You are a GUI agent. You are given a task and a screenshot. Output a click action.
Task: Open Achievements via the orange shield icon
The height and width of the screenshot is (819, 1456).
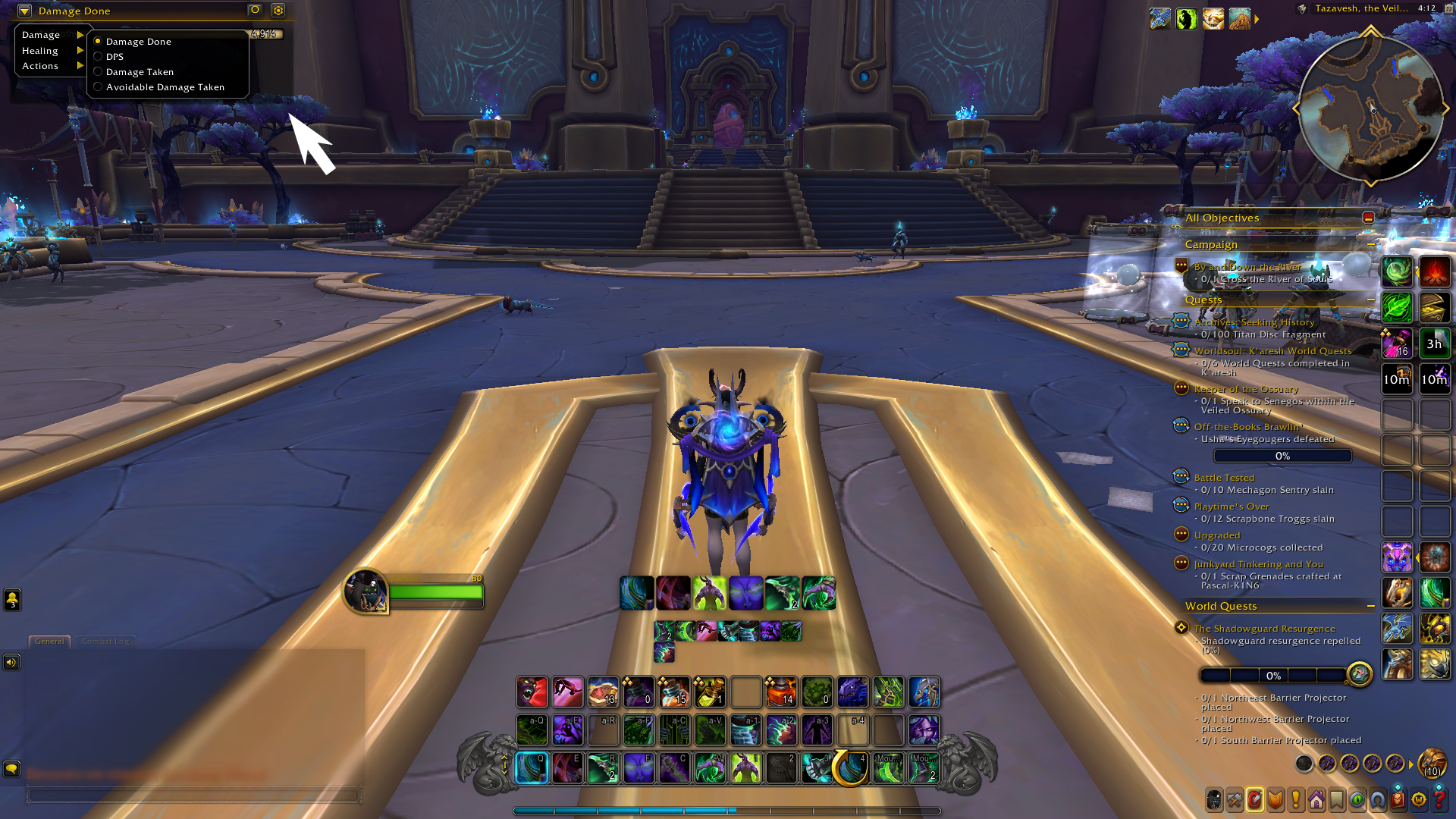click(x=1276, y=799)
